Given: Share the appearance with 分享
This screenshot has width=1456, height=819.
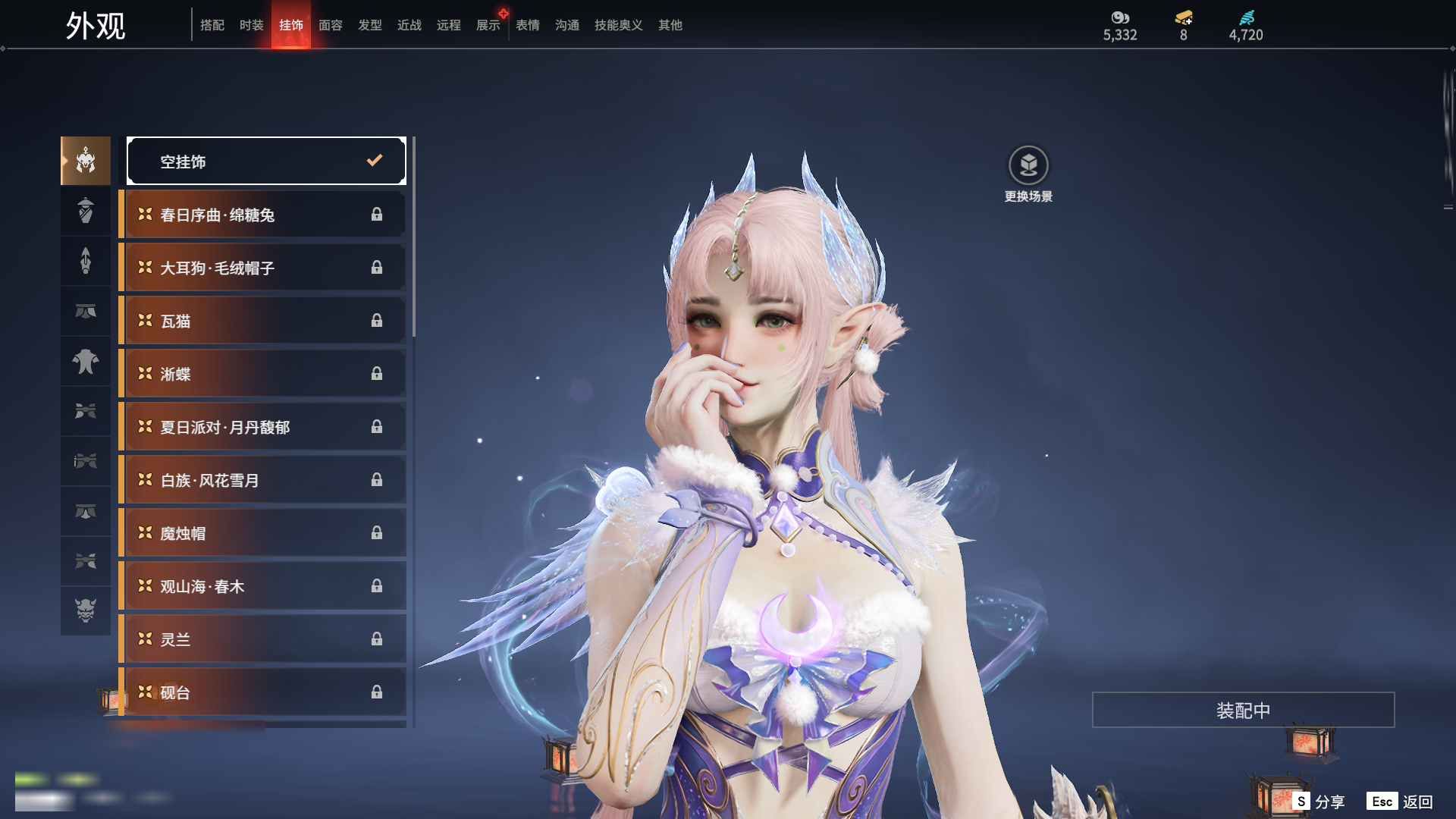Looking at the screenshot, I should tap(1319, 802).
